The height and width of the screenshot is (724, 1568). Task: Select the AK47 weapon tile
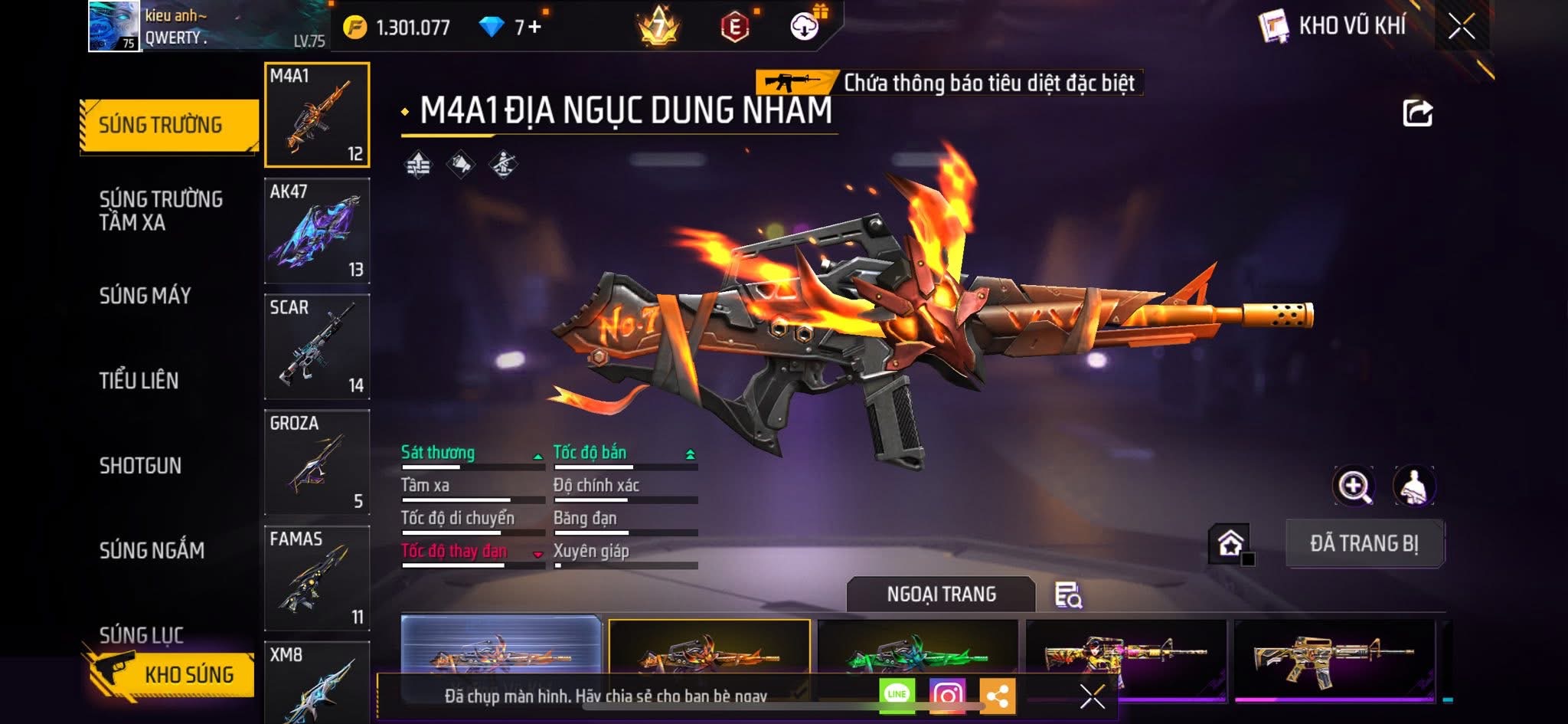(317, 231)
